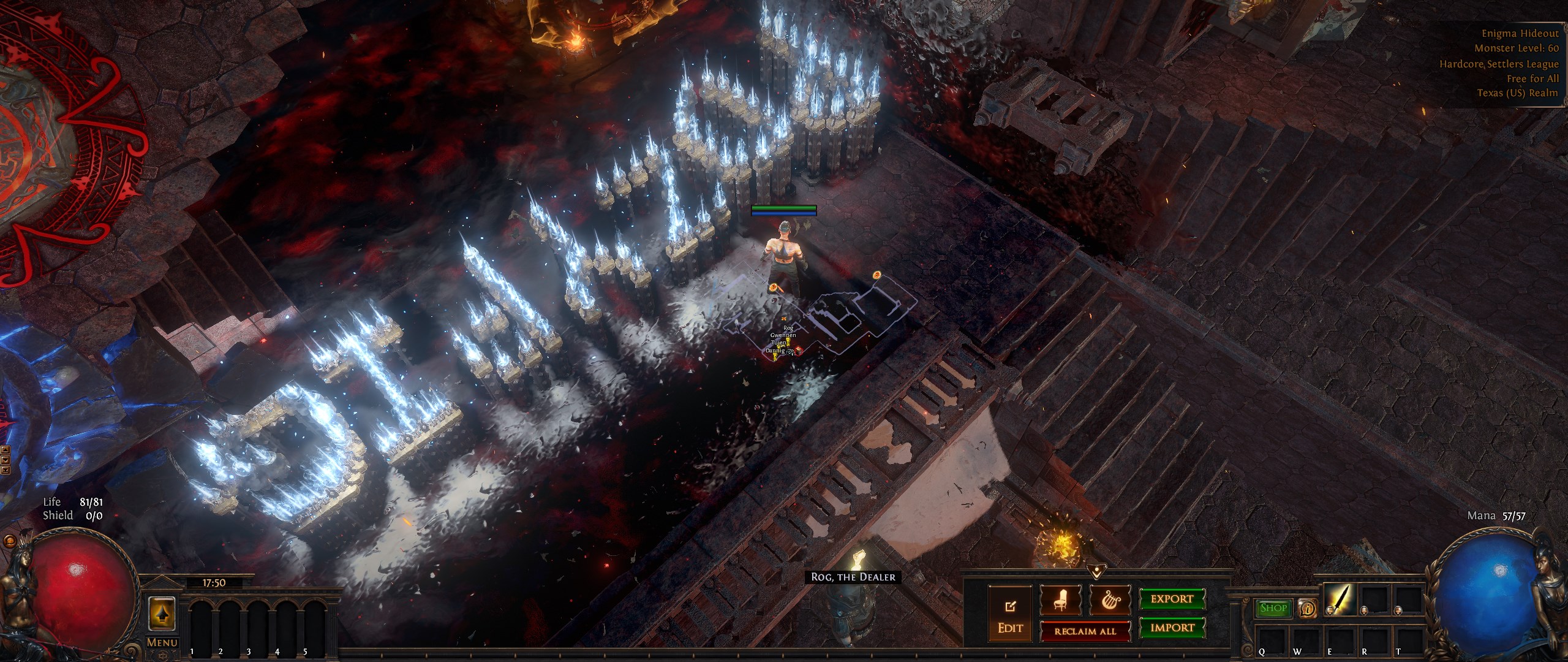Click the chat scroll-to-bottom arrow button
Image resolution: width=1568 pixels, height=662 pixels.
click(x=6, y=470)
